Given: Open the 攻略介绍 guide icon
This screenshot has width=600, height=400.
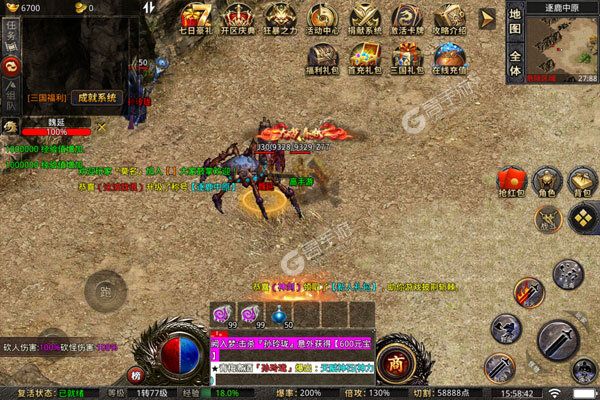Looking at the screenshot, I should [x=446, y=21].
